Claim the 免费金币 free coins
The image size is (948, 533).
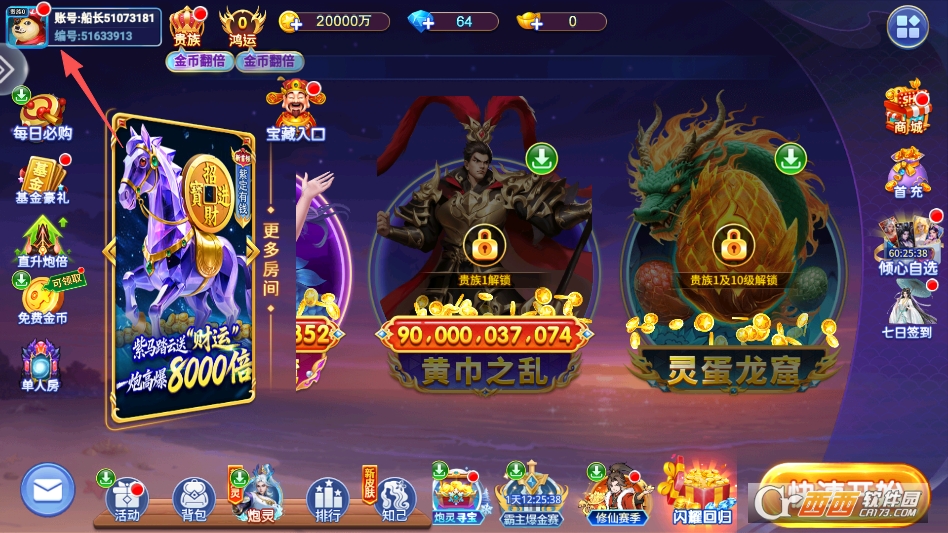click(x=41, y=299)
